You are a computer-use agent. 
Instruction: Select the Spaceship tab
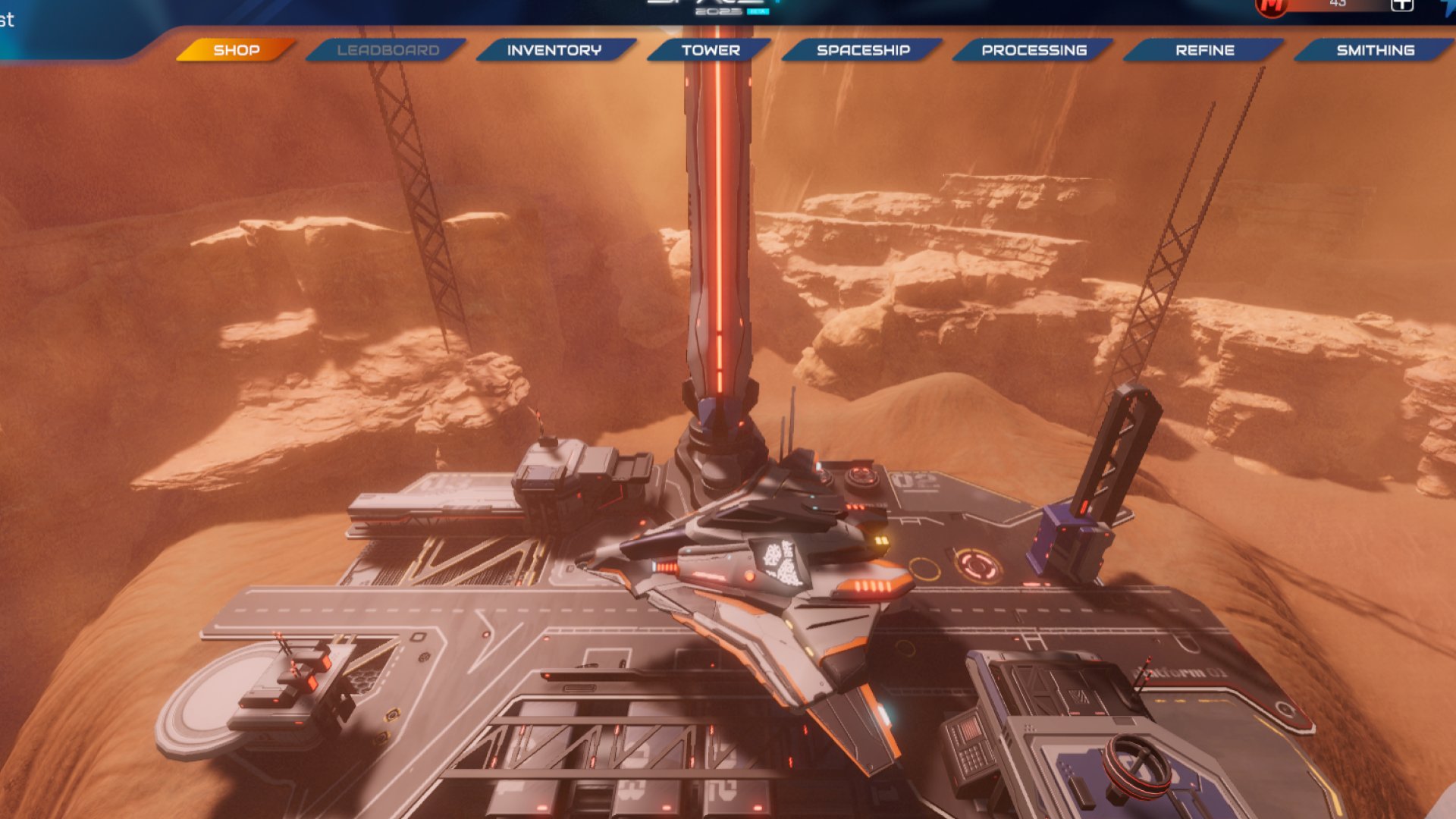[863, 50]
